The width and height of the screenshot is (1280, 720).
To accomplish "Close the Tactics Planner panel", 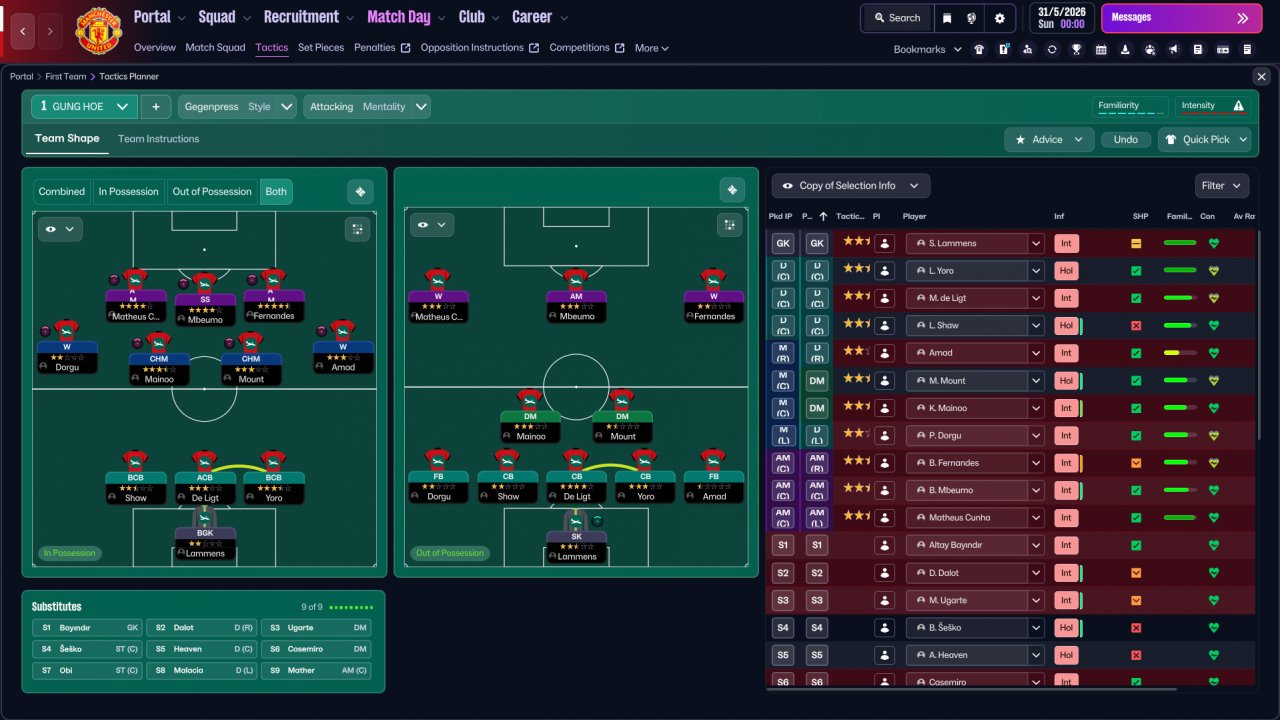I will coord(1261,77).
